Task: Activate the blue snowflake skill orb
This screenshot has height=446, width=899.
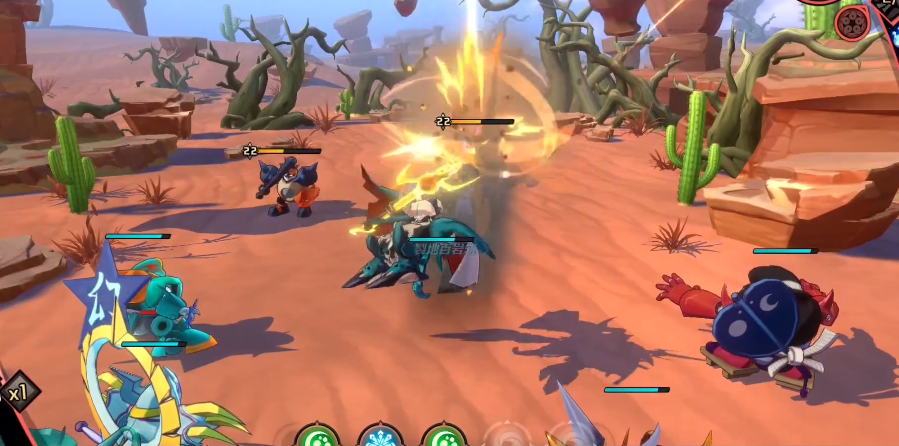Action: point(380,437)
